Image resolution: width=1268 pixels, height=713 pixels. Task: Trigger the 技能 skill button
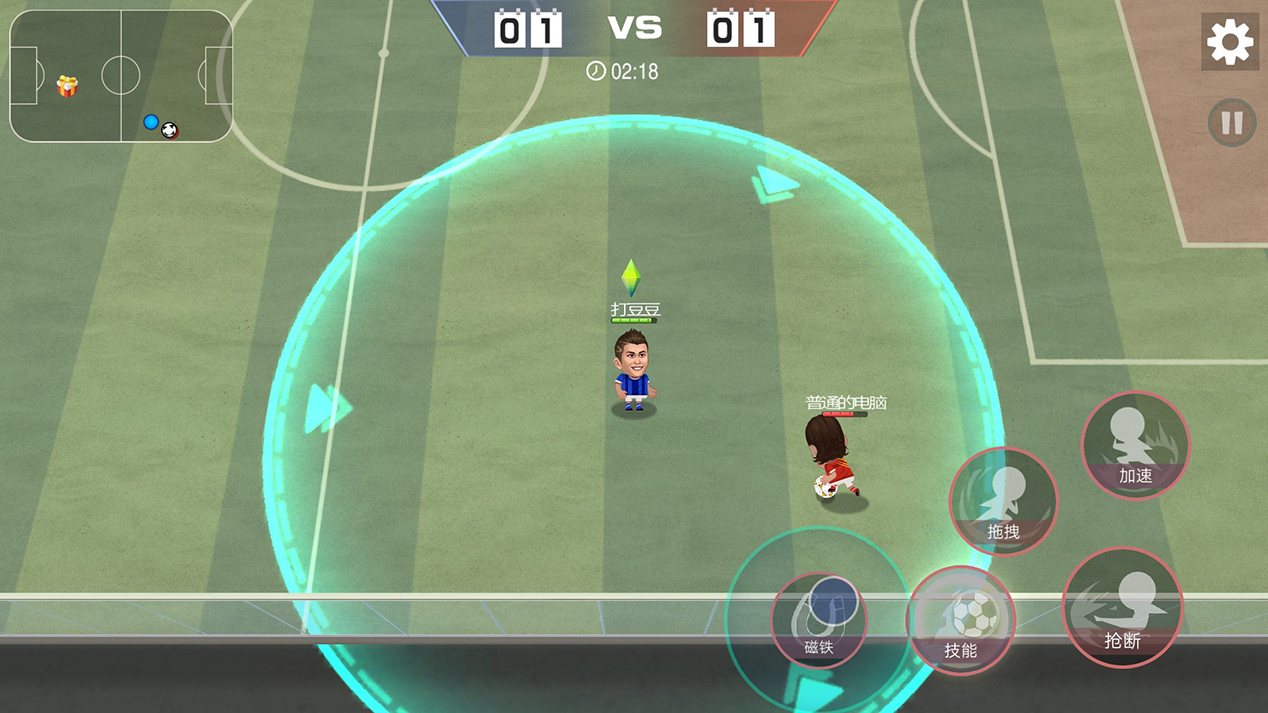[960, 620]
